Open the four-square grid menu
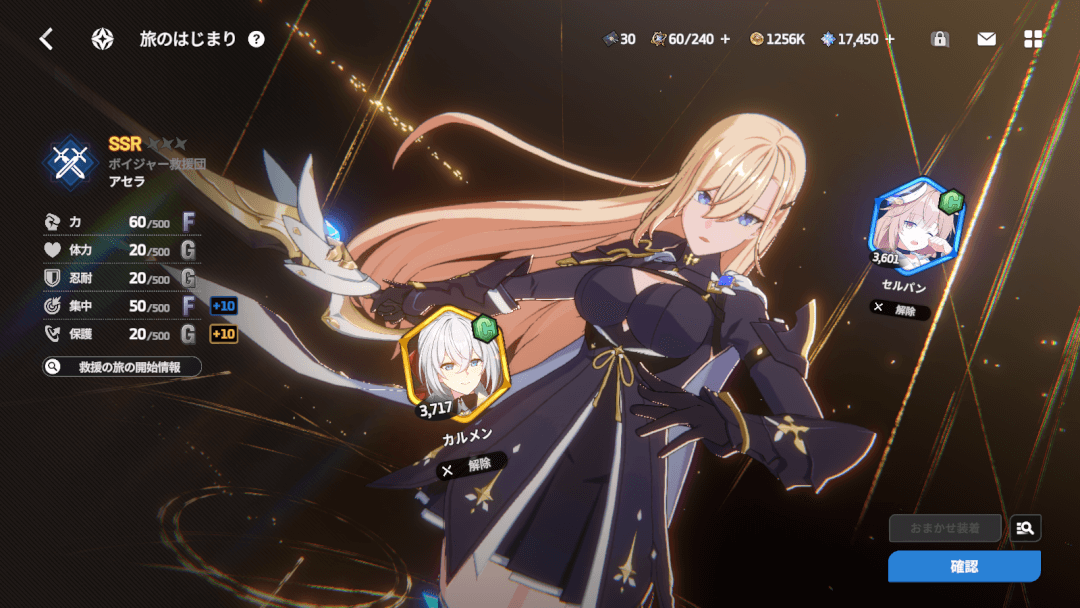1080x608 pixels. (x=1033, y=39)
